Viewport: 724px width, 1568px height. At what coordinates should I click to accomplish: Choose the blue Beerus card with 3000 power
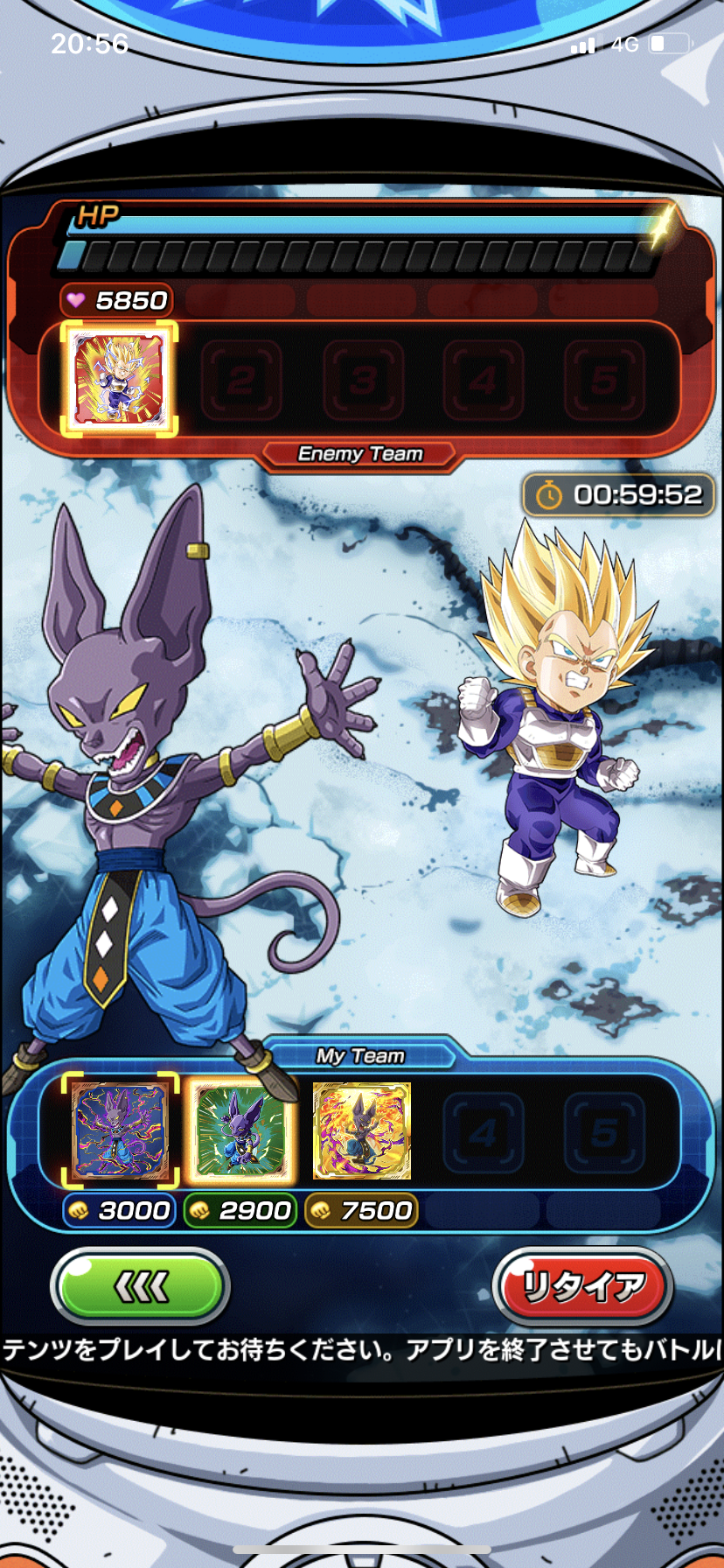coord(119,1130)
